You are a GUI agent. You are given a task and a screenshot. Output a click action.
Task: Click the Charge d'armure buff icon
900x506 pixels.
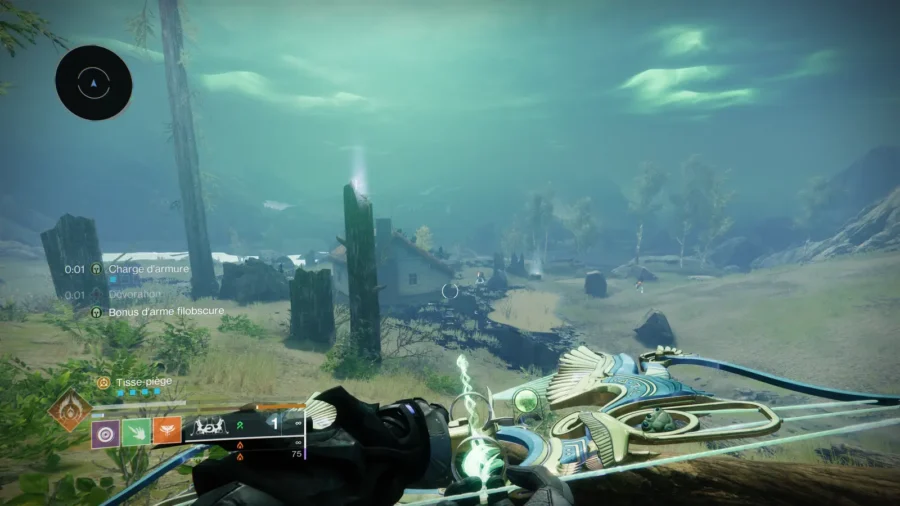tap(97, 269)
